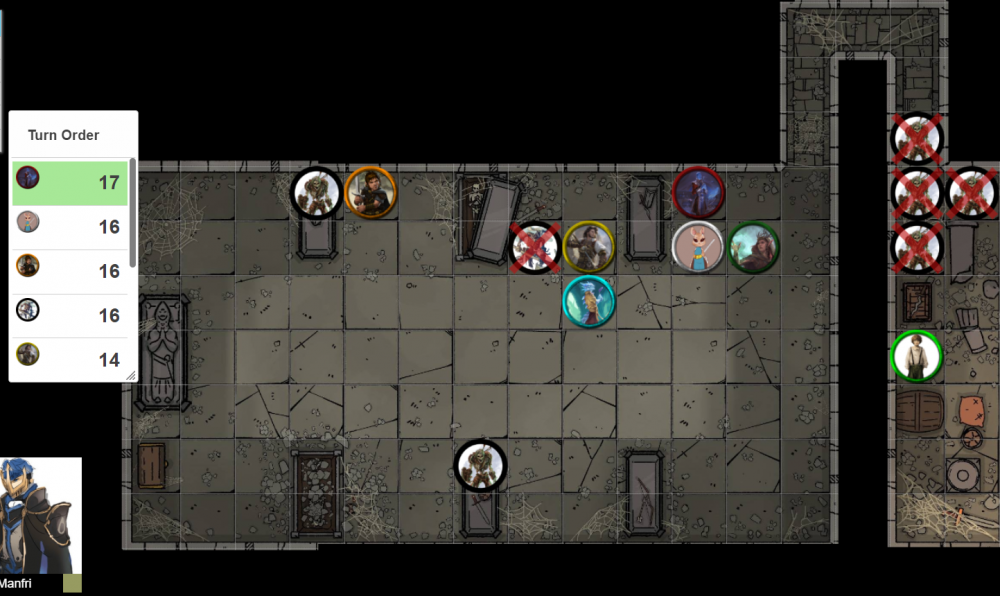Select the white-ringed cat character token
Image resolution: width=1000 pixels, height=596 pixels.
(x=697, y=247)
